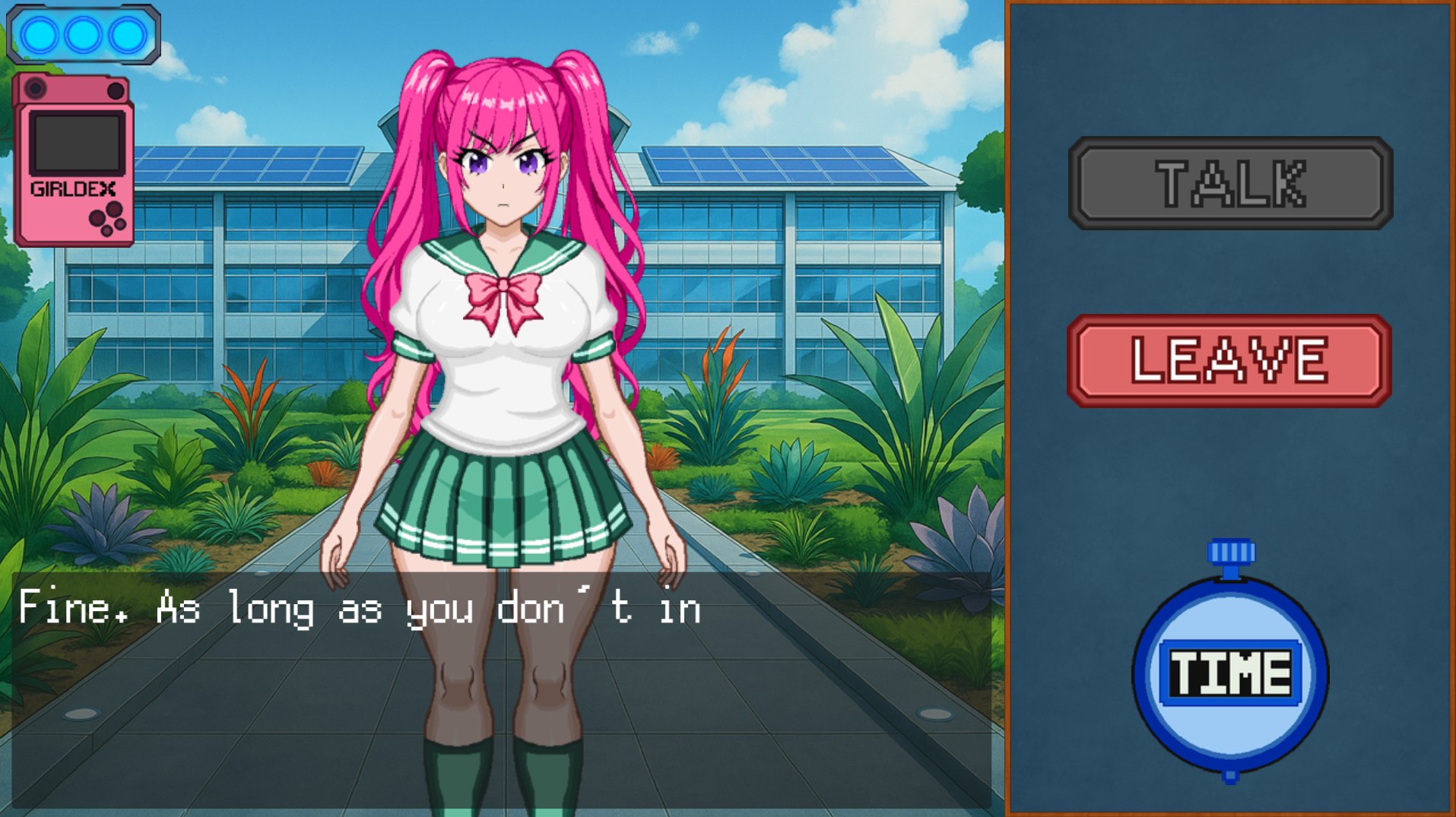Click the blue TIME stopwatch

(x=1229, y=673)
